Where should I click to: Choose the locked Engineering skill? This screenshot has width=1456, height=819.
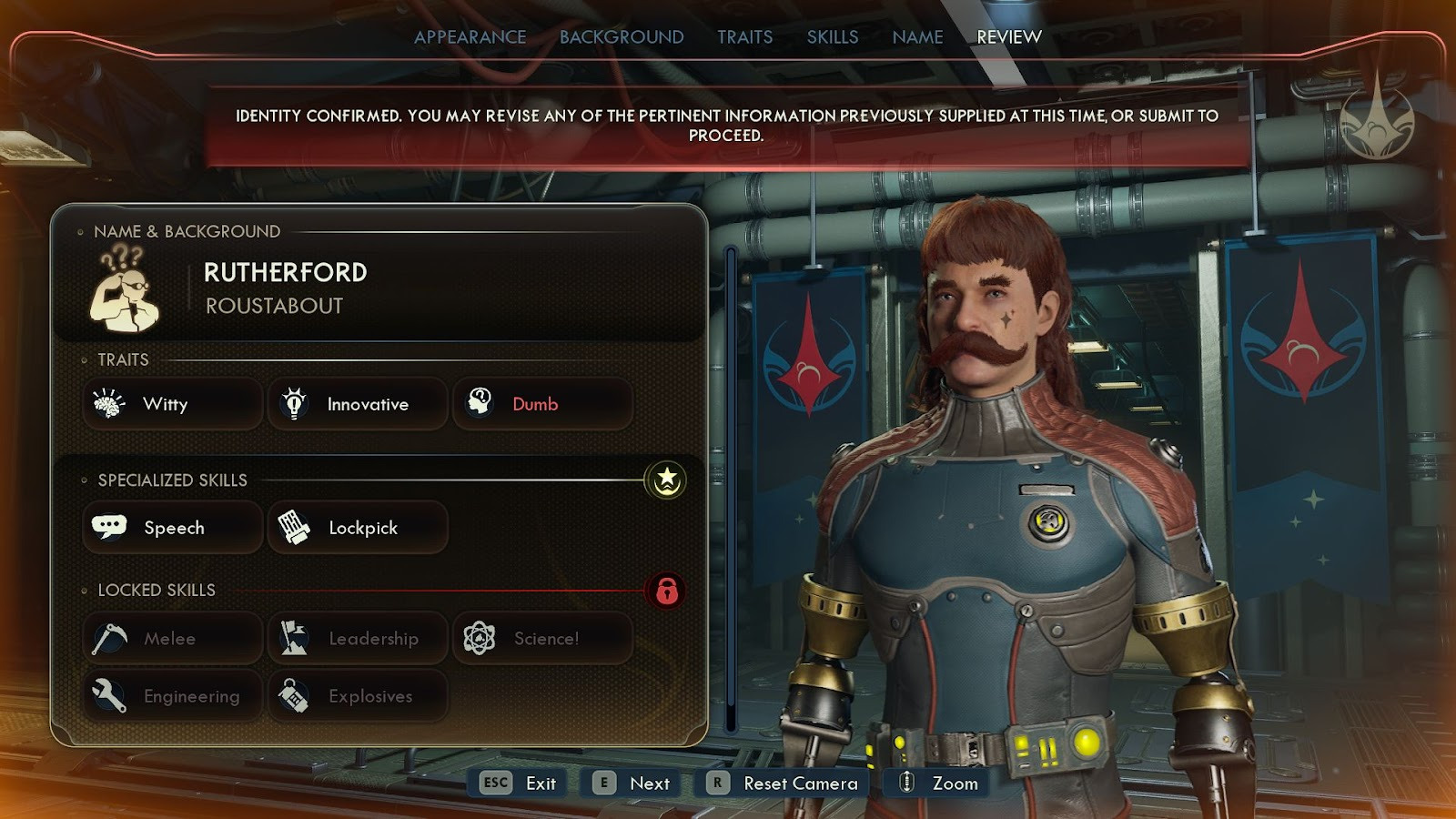[x=173, y=696]
